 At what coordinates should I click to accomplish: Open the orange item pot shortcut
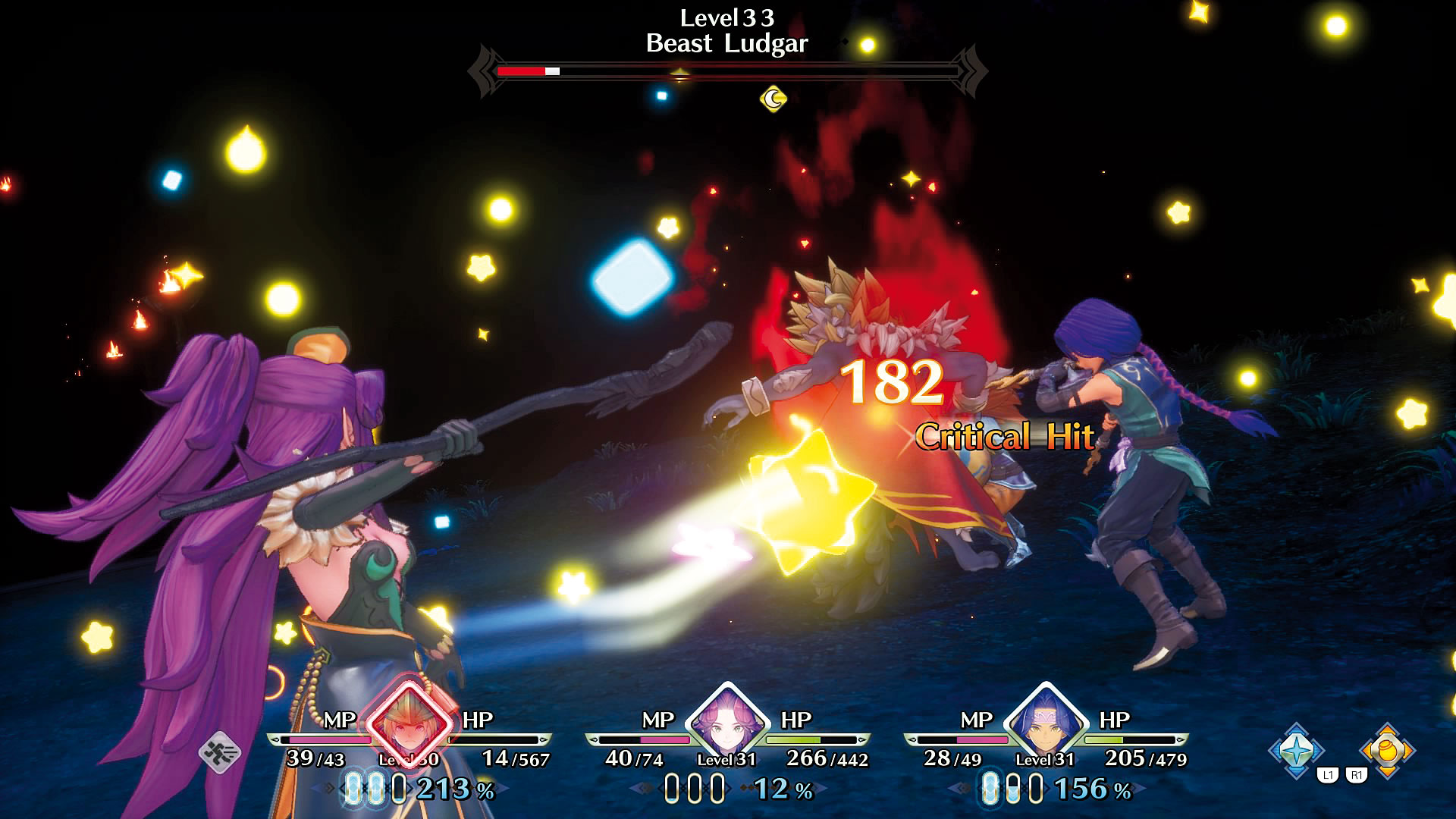1387,750
